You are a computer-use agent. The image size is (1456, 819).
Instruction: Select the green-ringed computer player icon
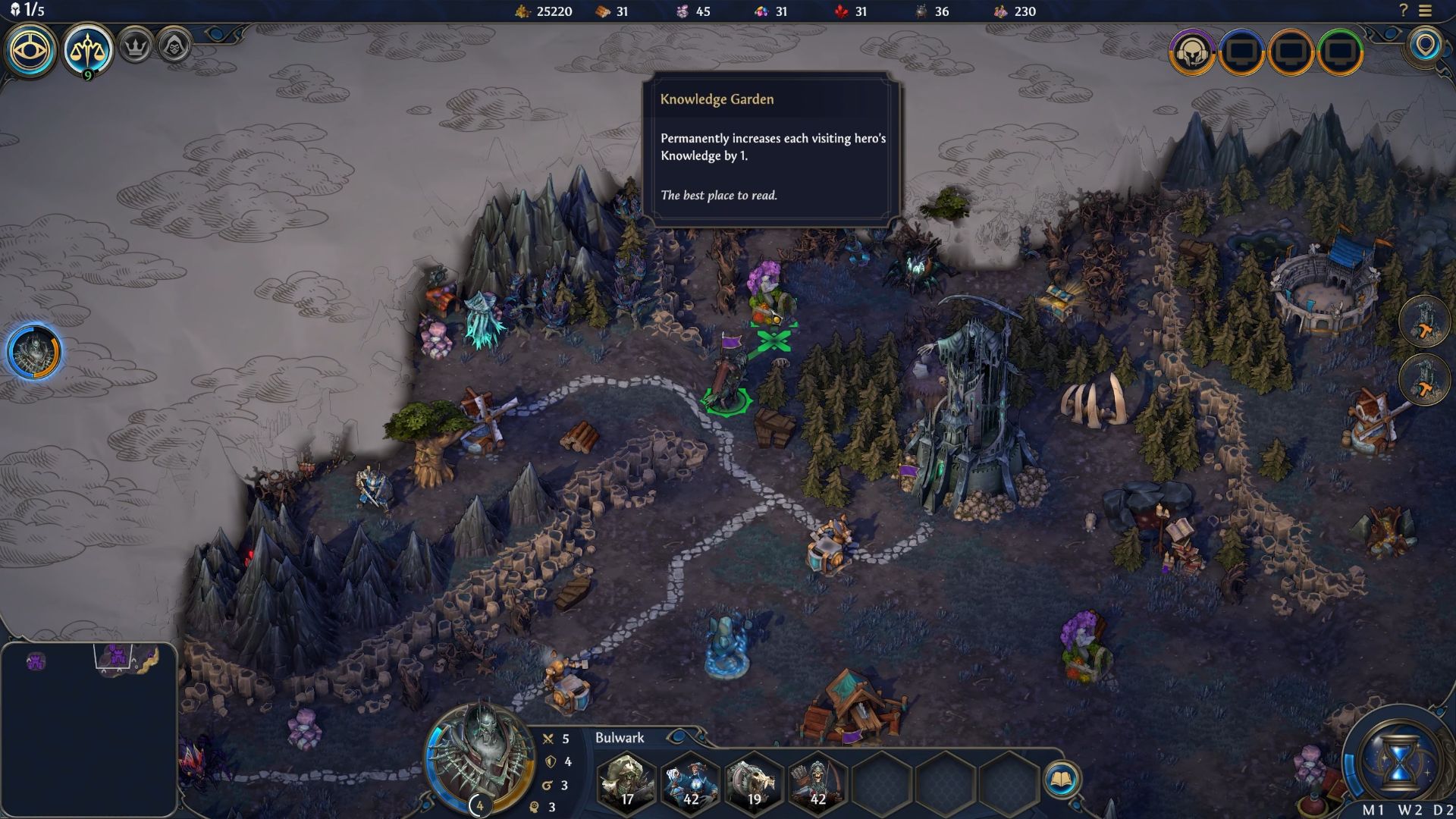[x=1340, y=52]
